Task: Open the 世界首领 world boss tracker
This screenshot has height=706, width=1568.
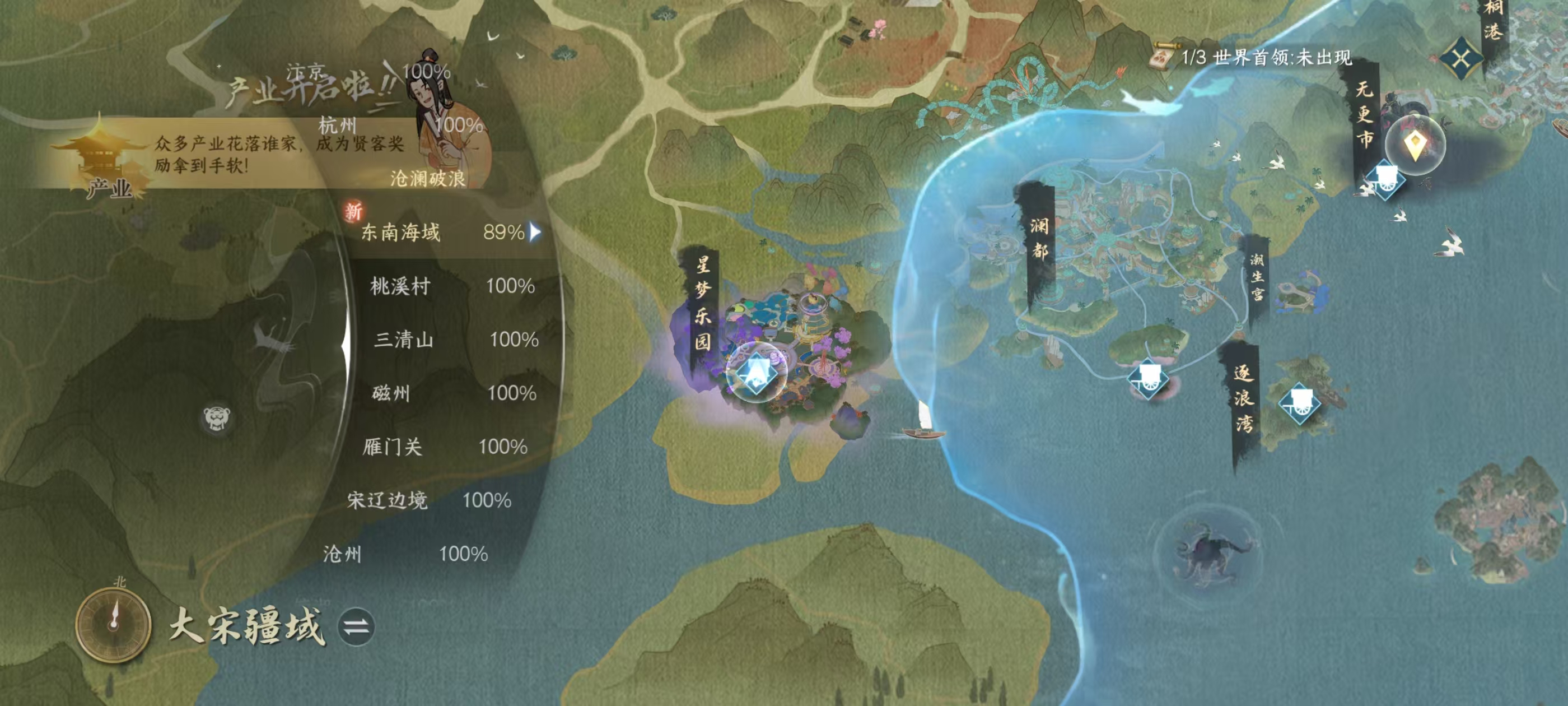Action: click(1254, 58)
